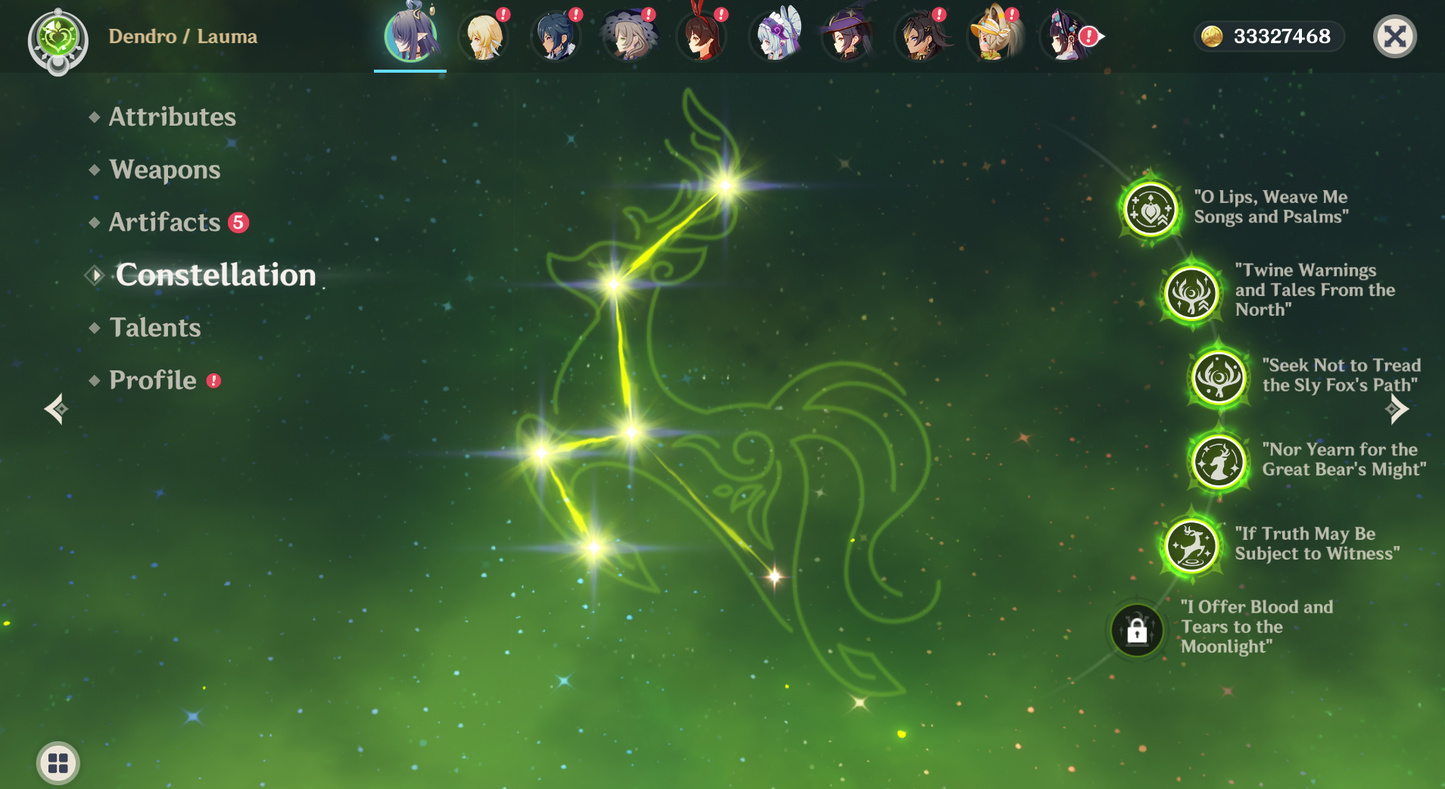The height and width of the screenshot is (789, 1445).
Task: Select the locked "I Offer Blood and Tears" constellation
Action: pos(1137,630)
